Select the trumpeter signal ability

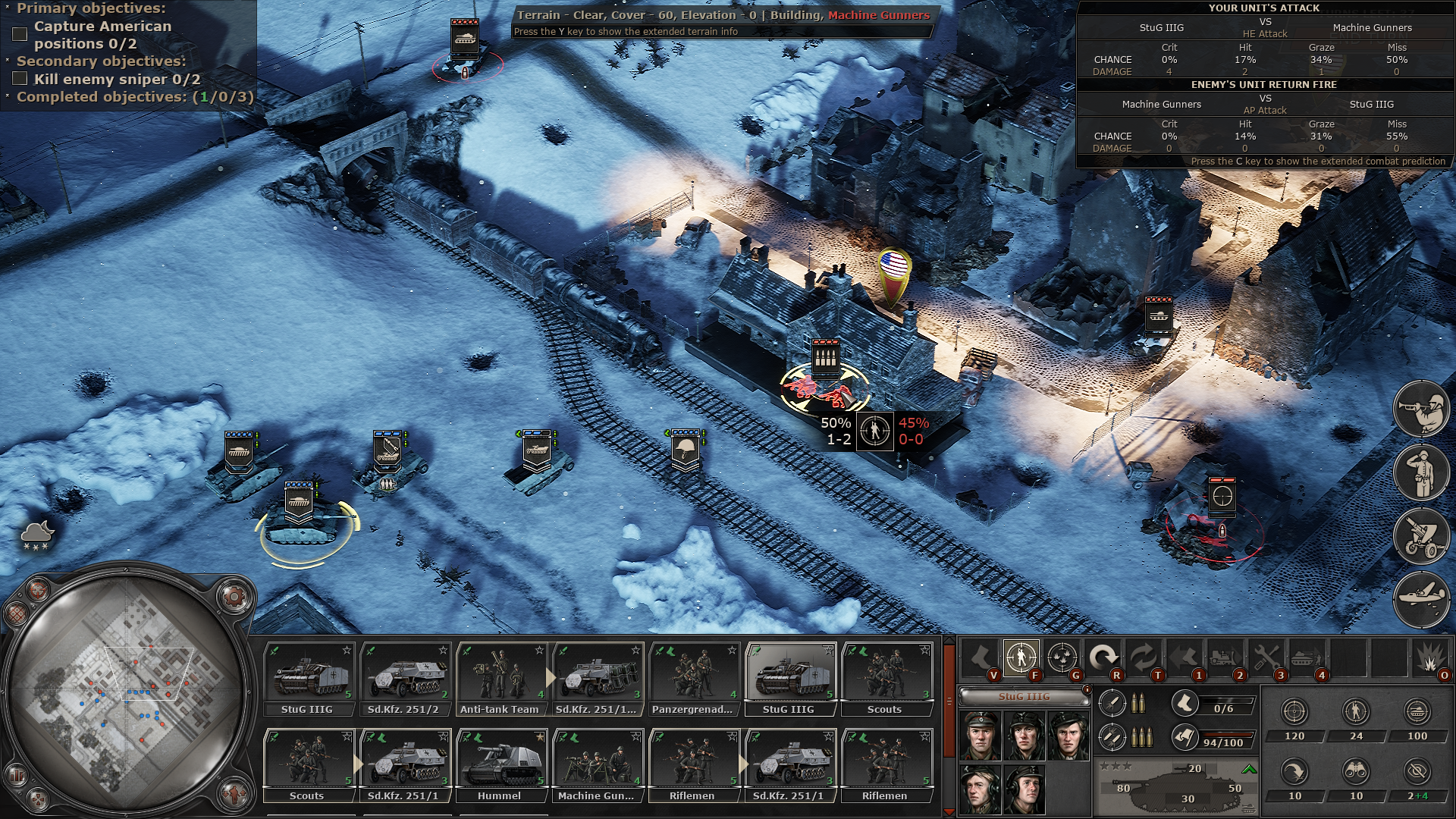click(1423, 407)
